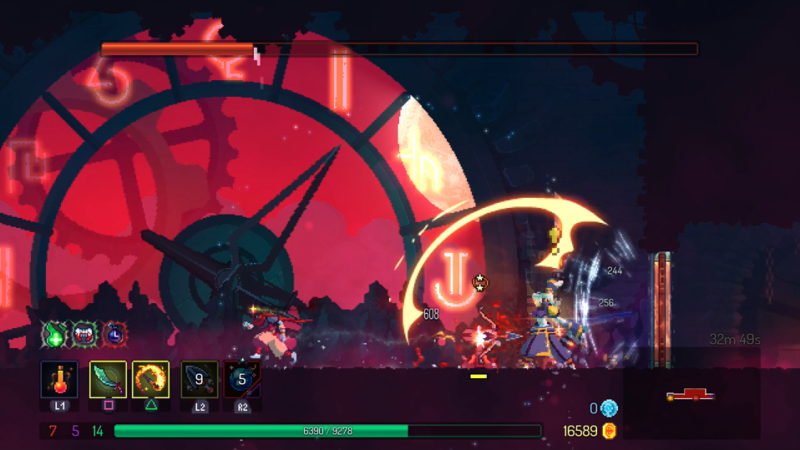Click the gold coin currency icon
Viewport: 800px width, 450px height.
coord(608,431)
